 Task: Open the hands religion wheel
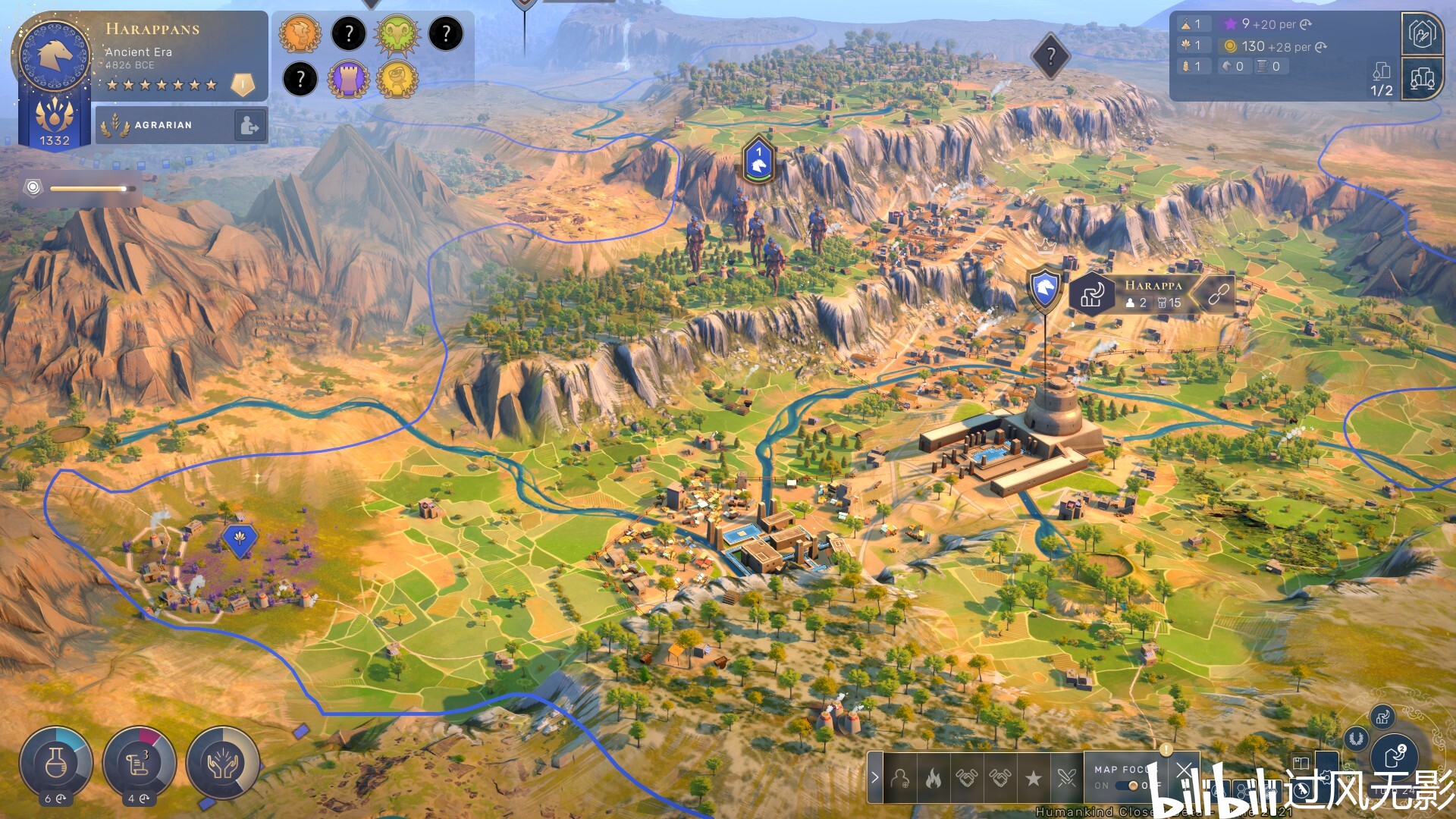pyautogui.click(x=223, y=763)
